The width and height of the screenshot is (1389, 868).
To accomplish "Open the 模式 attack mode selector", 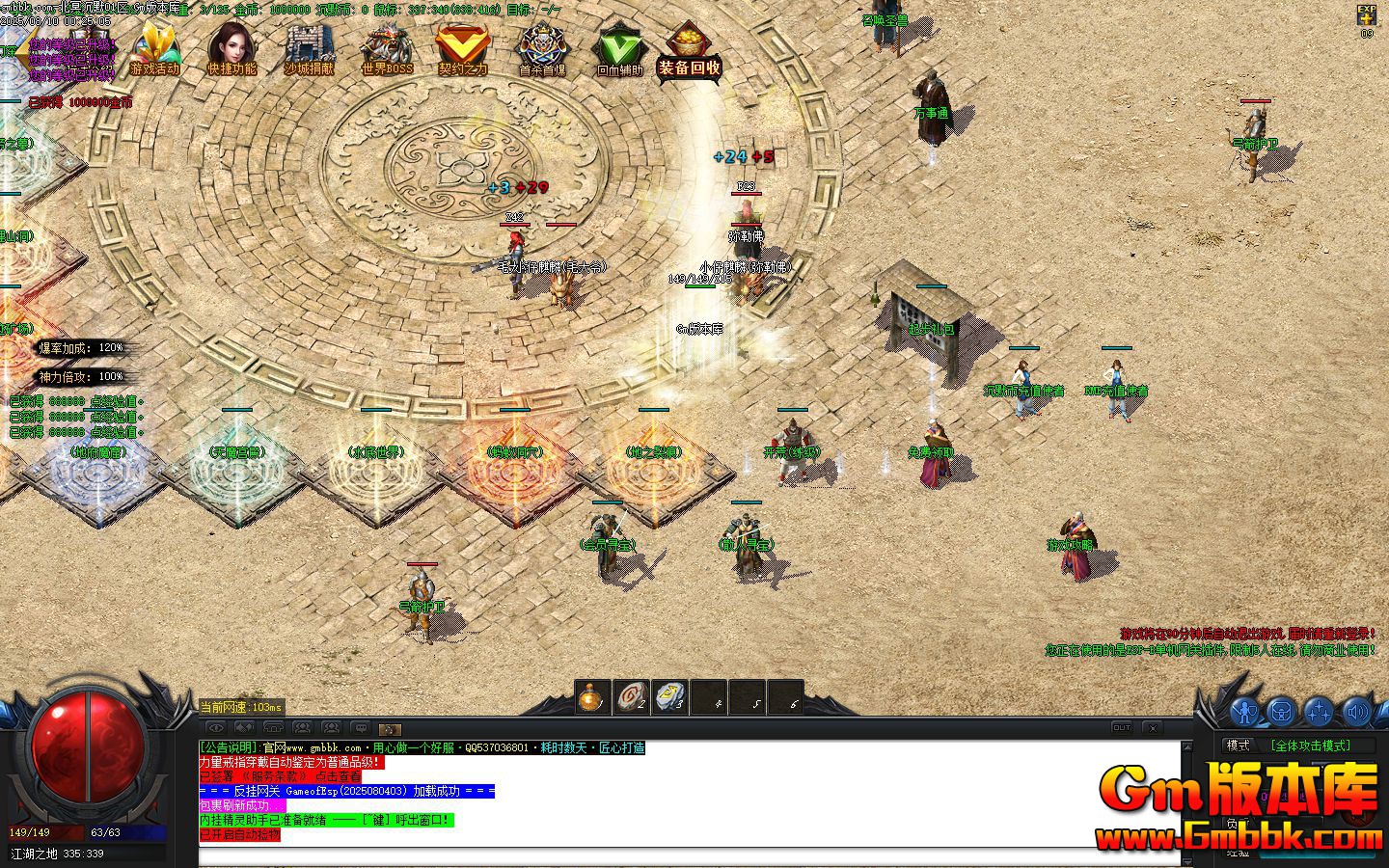I will [x=1239, y=745].
